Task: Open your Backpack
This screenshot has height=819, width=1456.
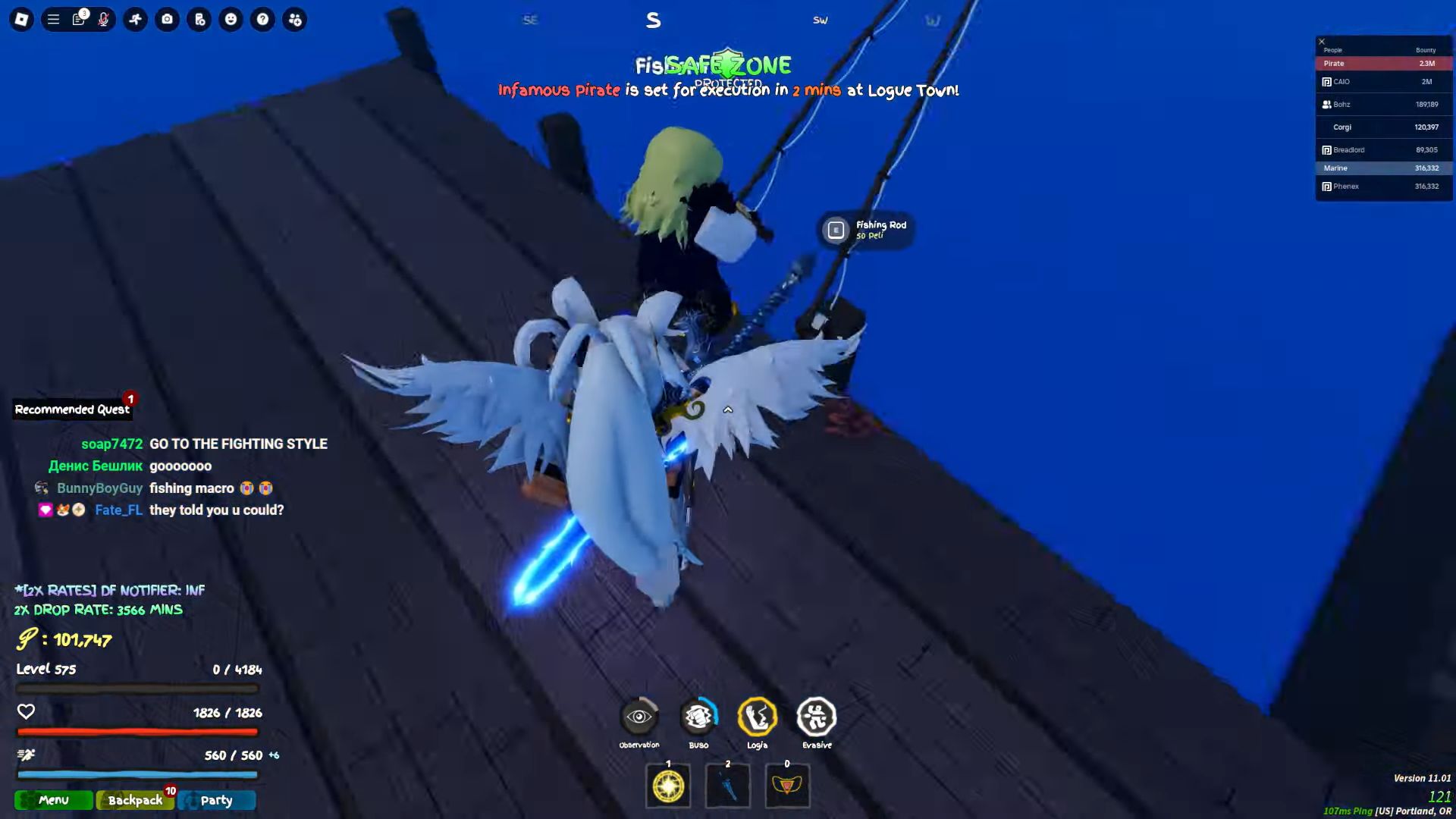Action: 134,800
